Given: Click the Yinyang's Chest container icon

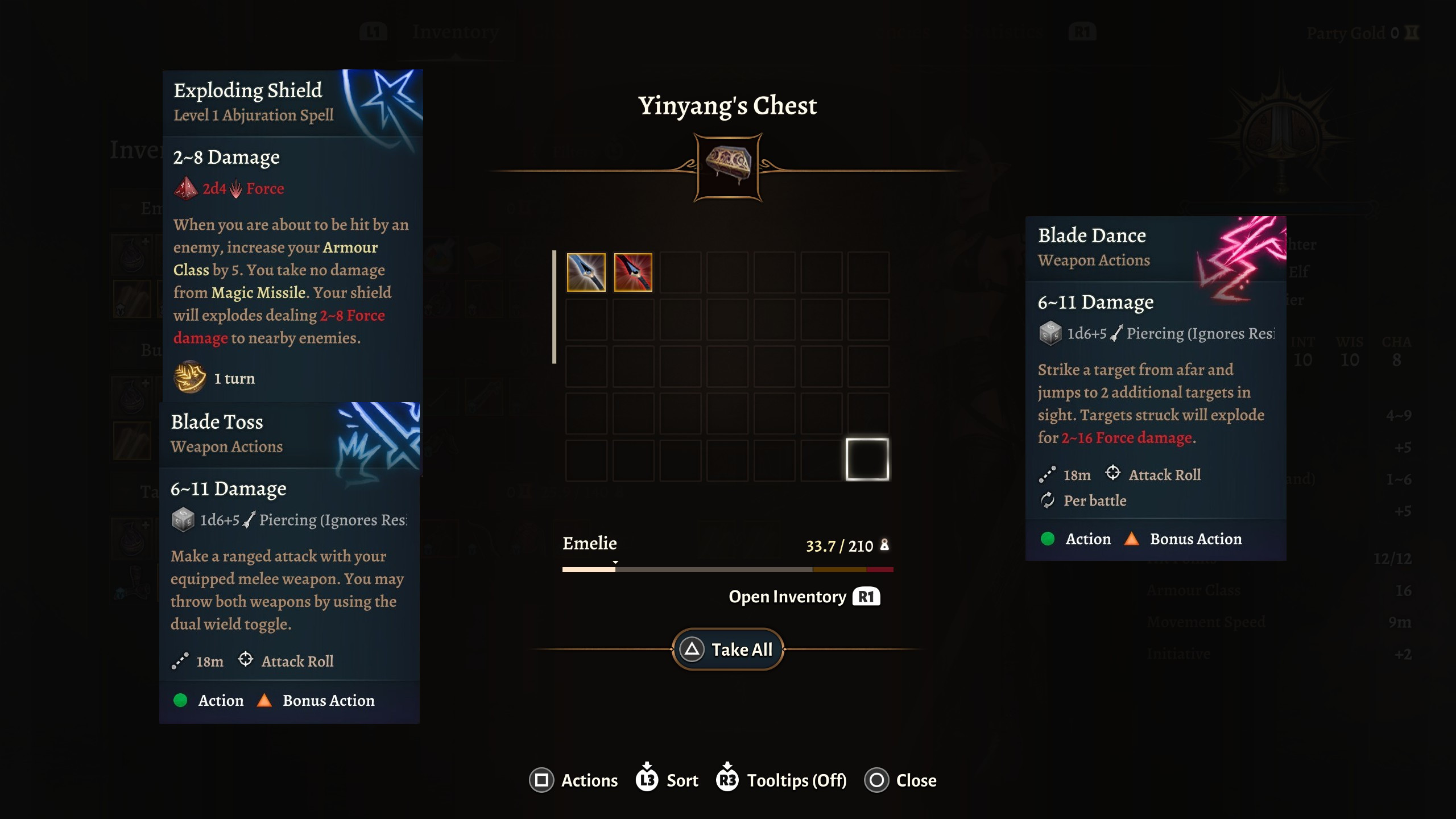Looking at the screenshot, I should pyautogui.click(x=728, y=167).
